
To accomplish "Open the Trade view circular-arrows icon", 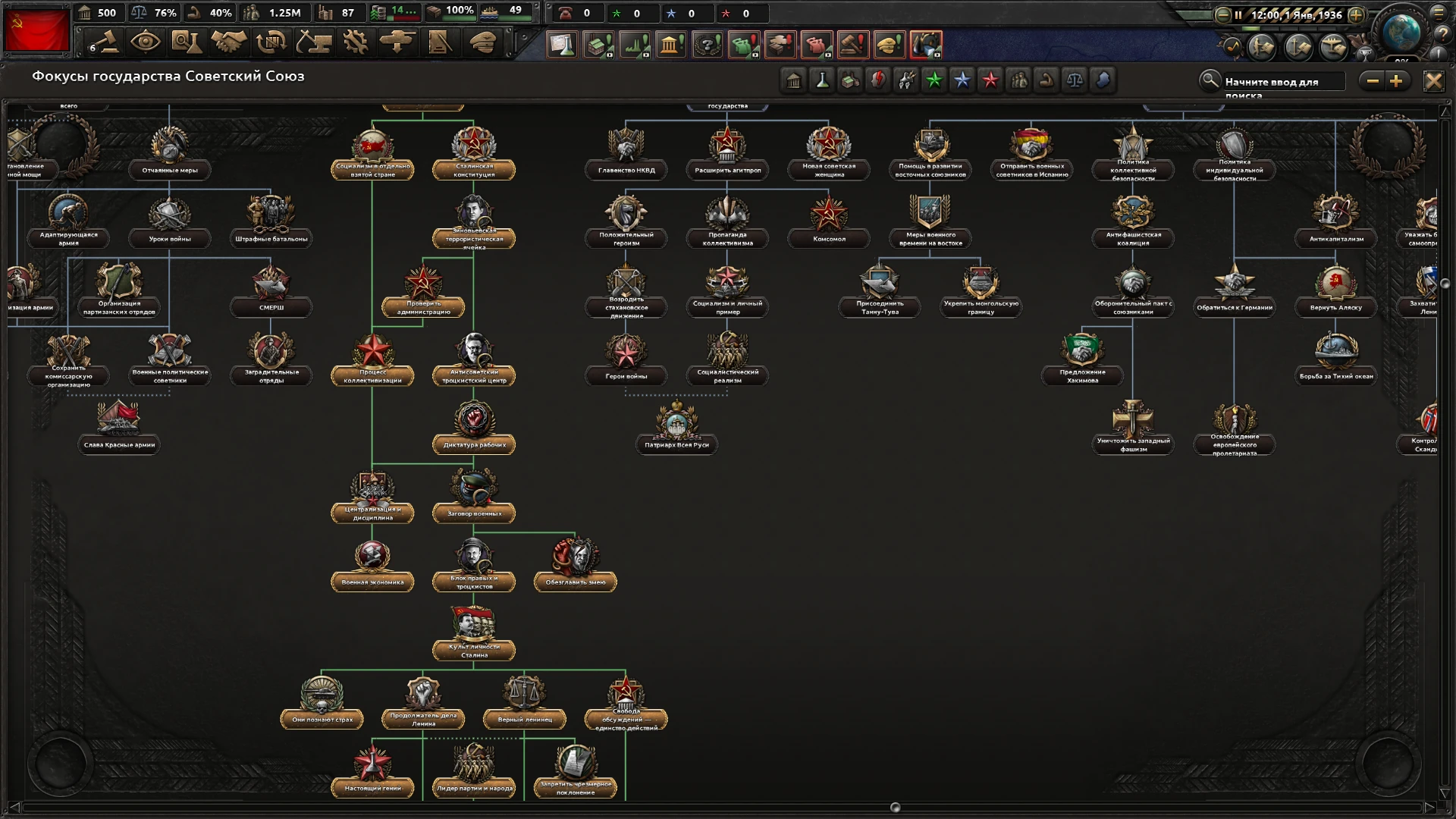I will point(270,43).
